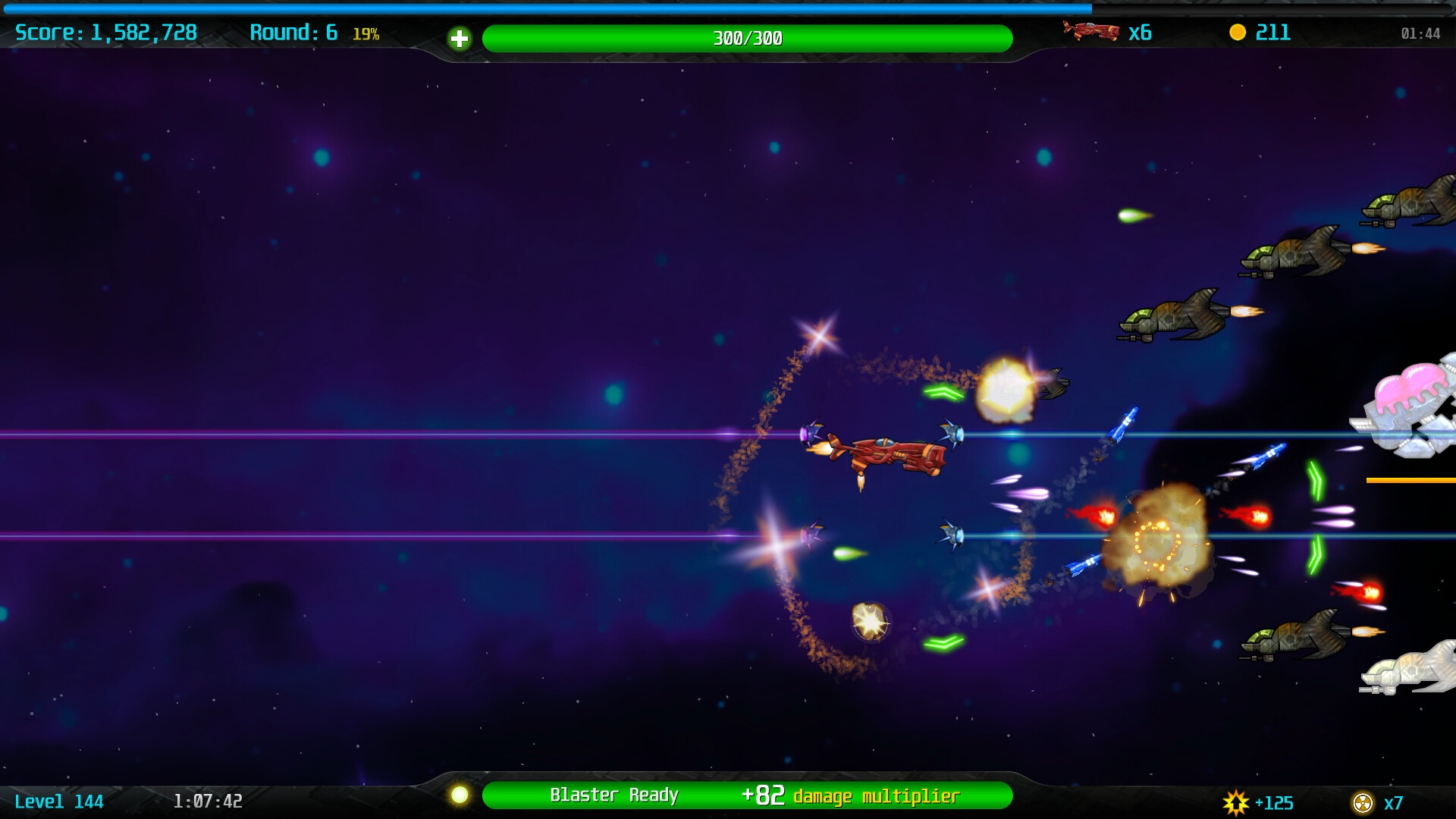Click the yellow coin currency icon

pos(1238,33)
